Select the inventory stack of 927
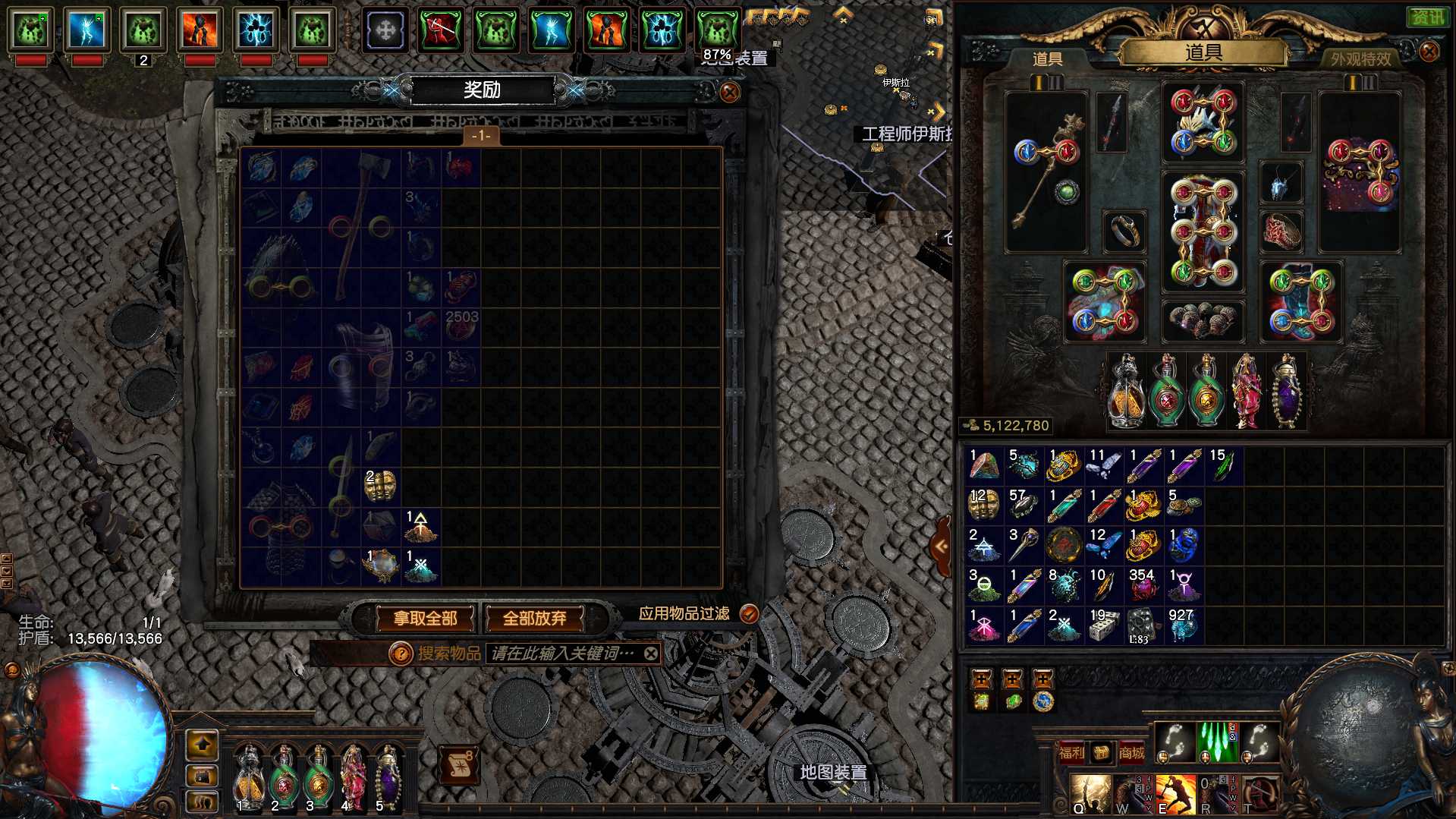Image resolution: width=1456 pixels, height=819 pixels. 1182,625
